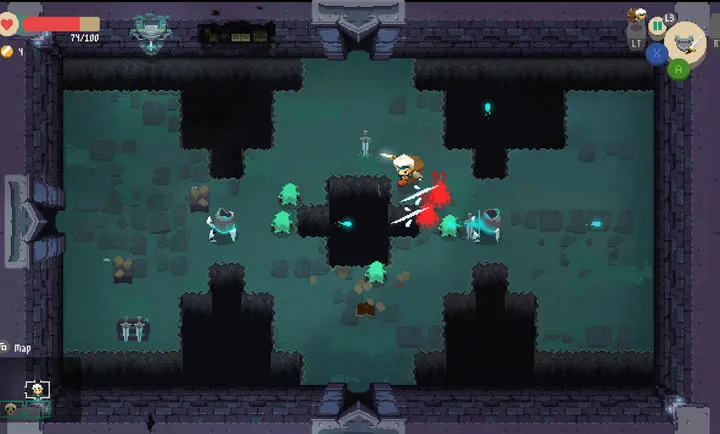
Task: Click the Map label
Action: 22,348
